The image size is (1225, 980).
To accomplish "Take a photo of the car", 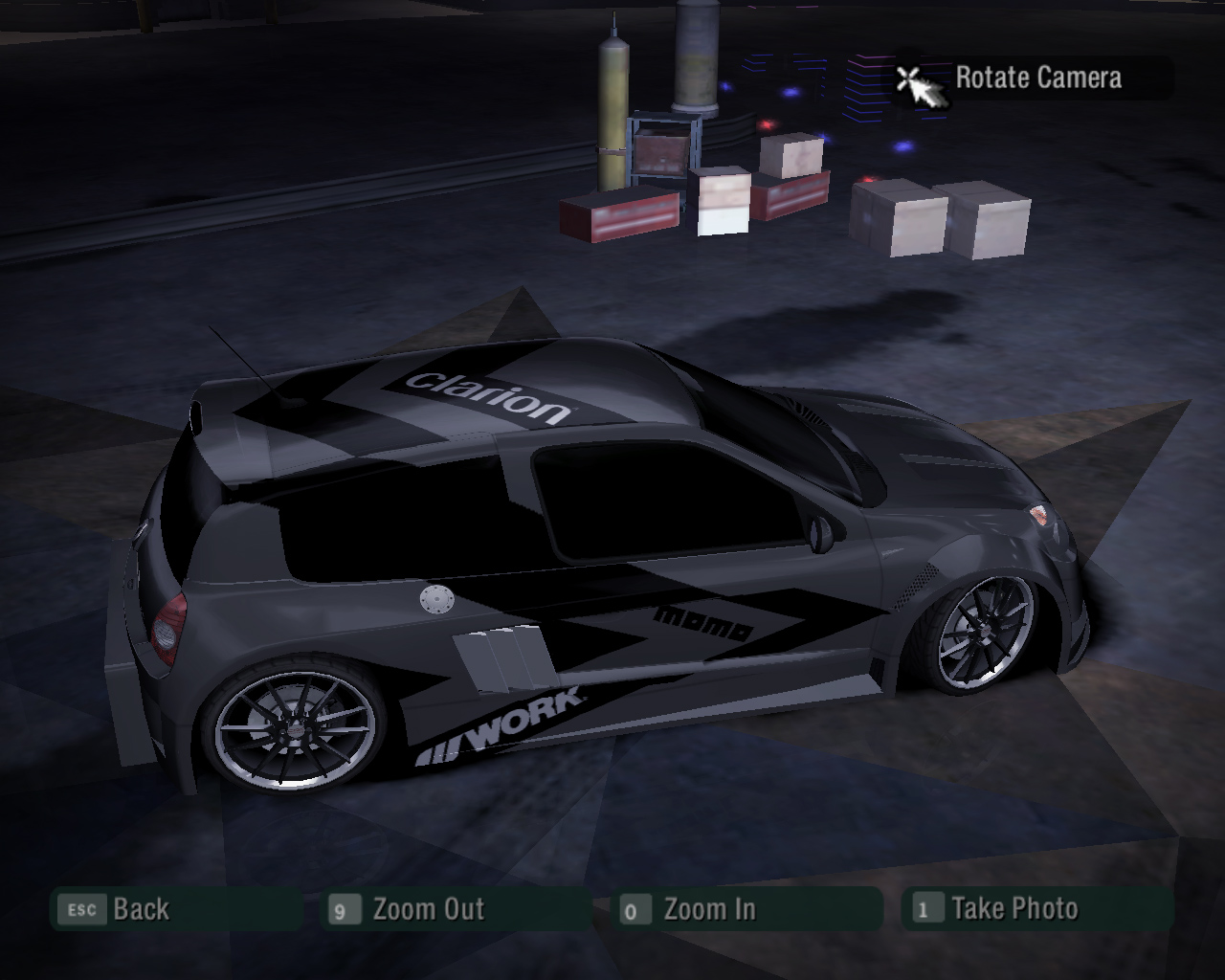I will click(x=1013, y=909).
